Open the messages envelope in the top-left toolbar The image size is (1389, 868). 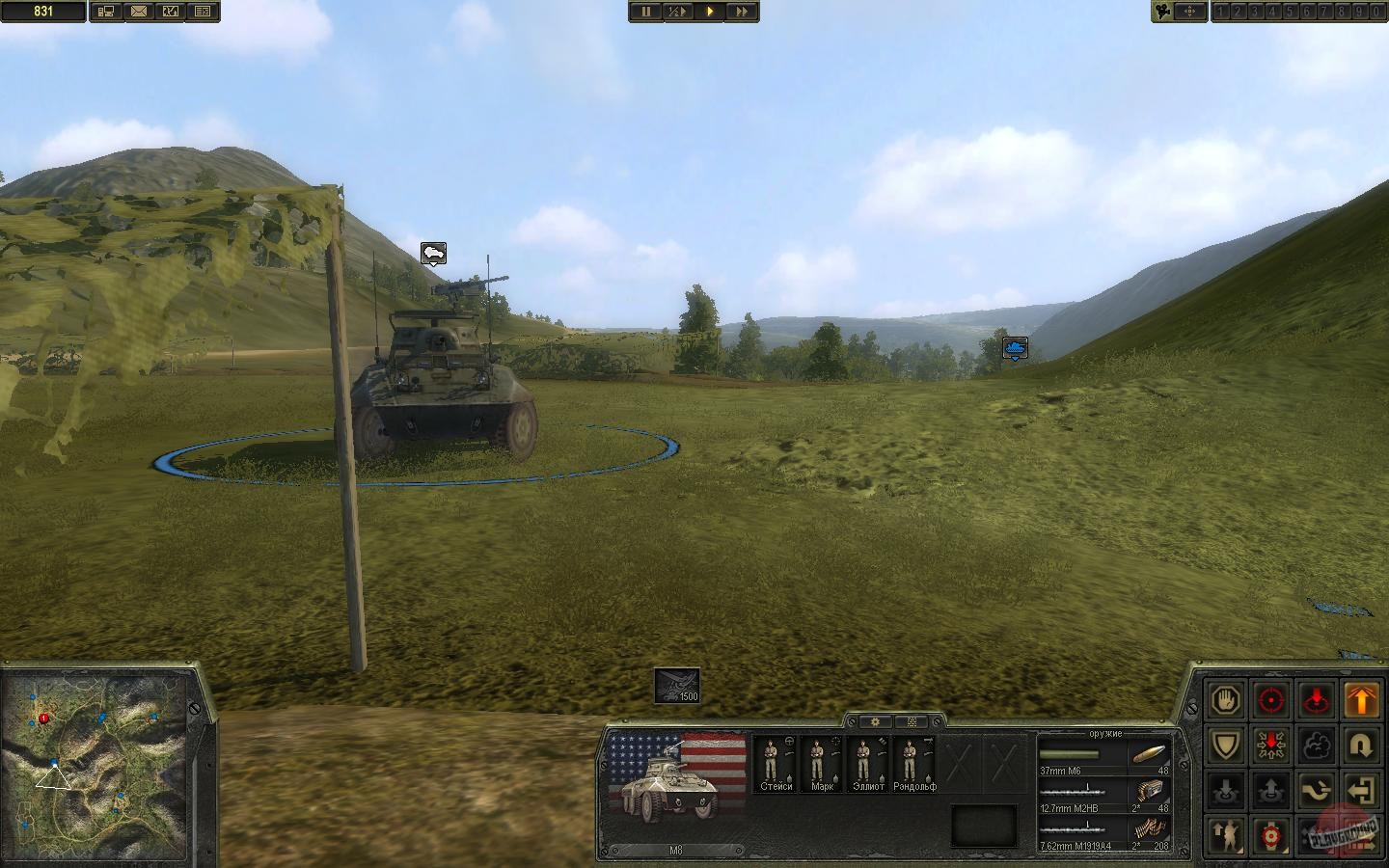pyautogui.click(x=140, y=11)
